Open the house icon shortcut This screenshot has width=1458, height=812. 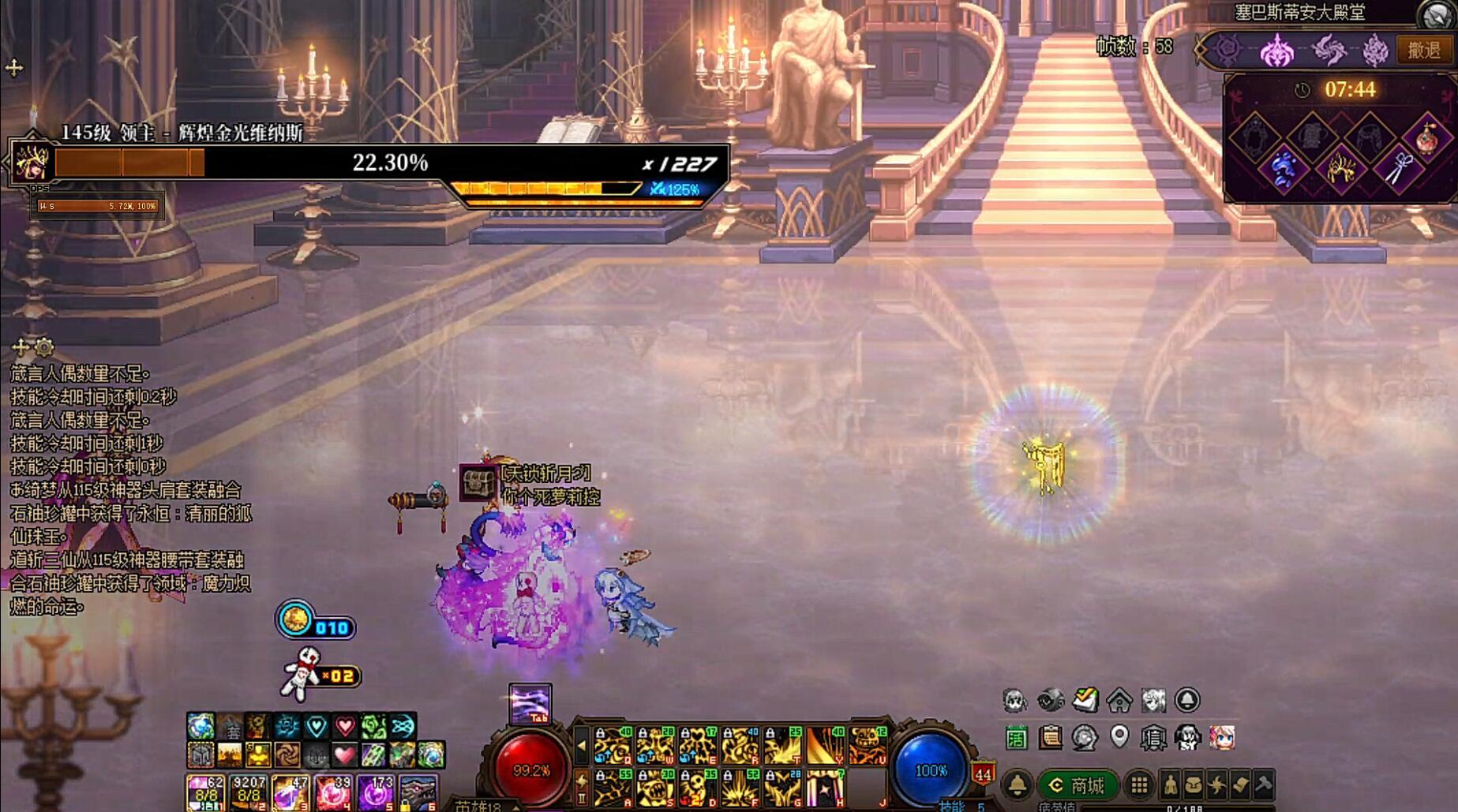[1119, 700]
